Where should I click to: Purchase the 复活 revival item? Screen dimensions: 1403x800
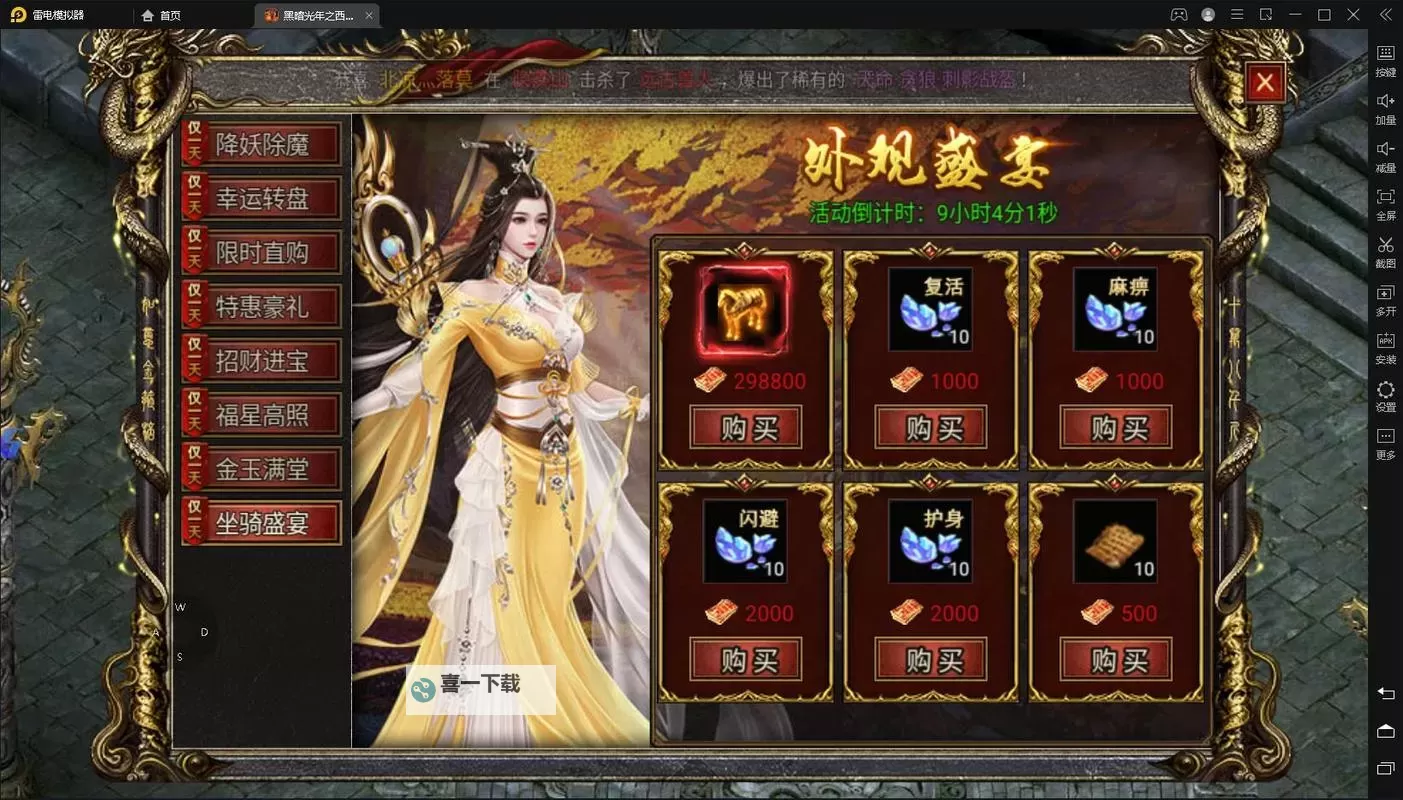pyautogui.click(x=929, y=427)
